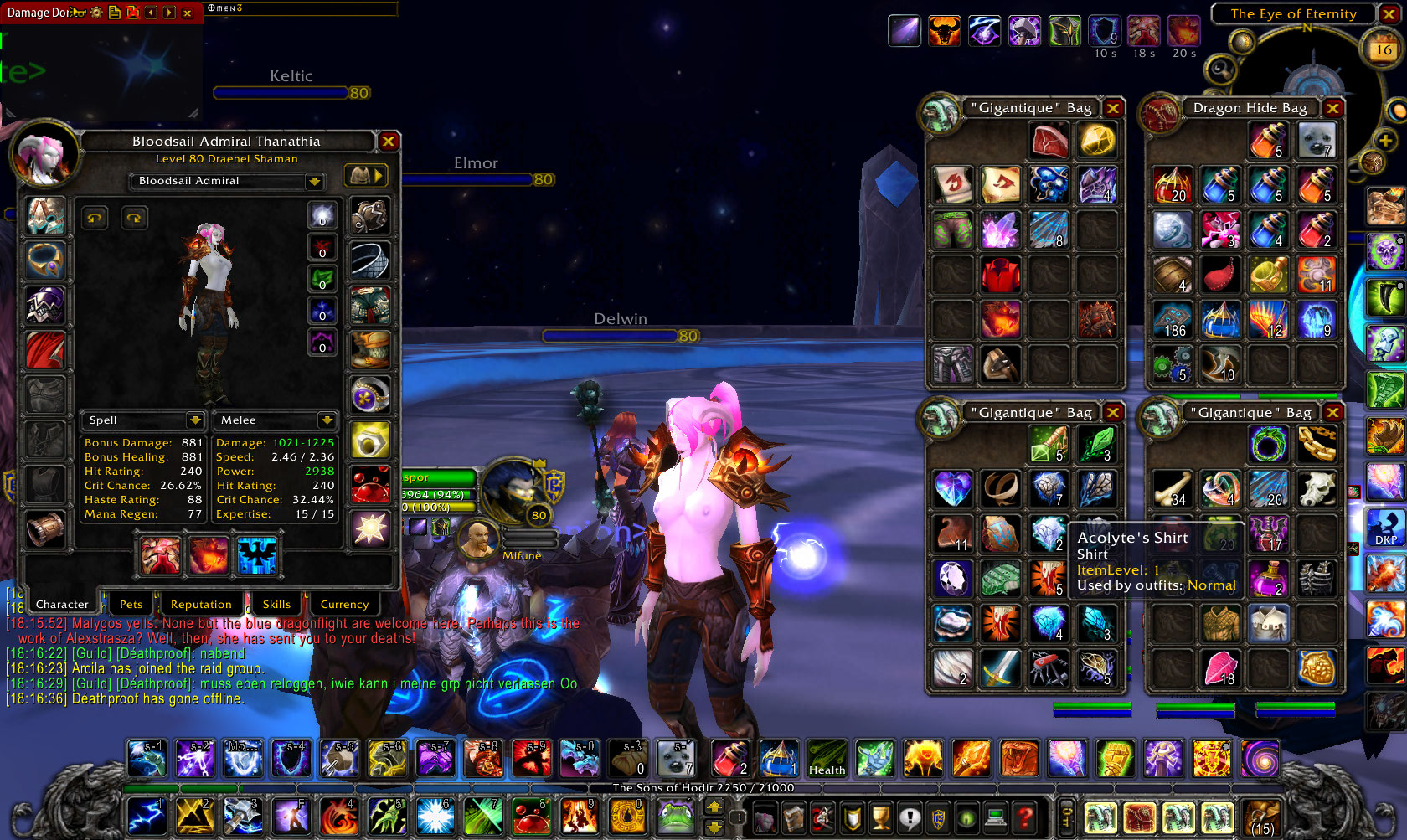Open the Bloodsail Admiral title dropdown
The image size is (1407, 840).
[314, 181]
